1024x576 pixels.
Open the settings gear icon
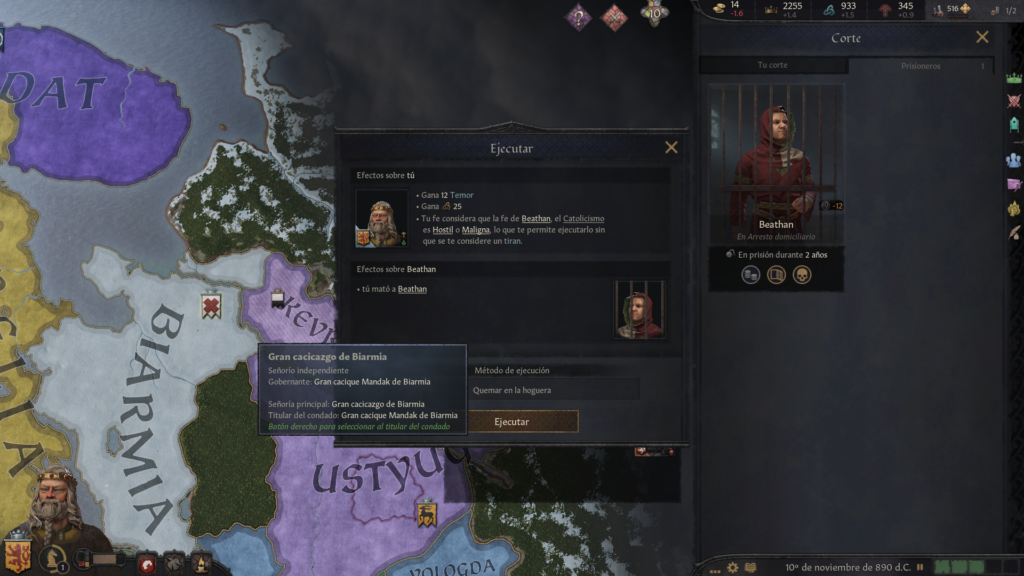click(x=733, y=567)
